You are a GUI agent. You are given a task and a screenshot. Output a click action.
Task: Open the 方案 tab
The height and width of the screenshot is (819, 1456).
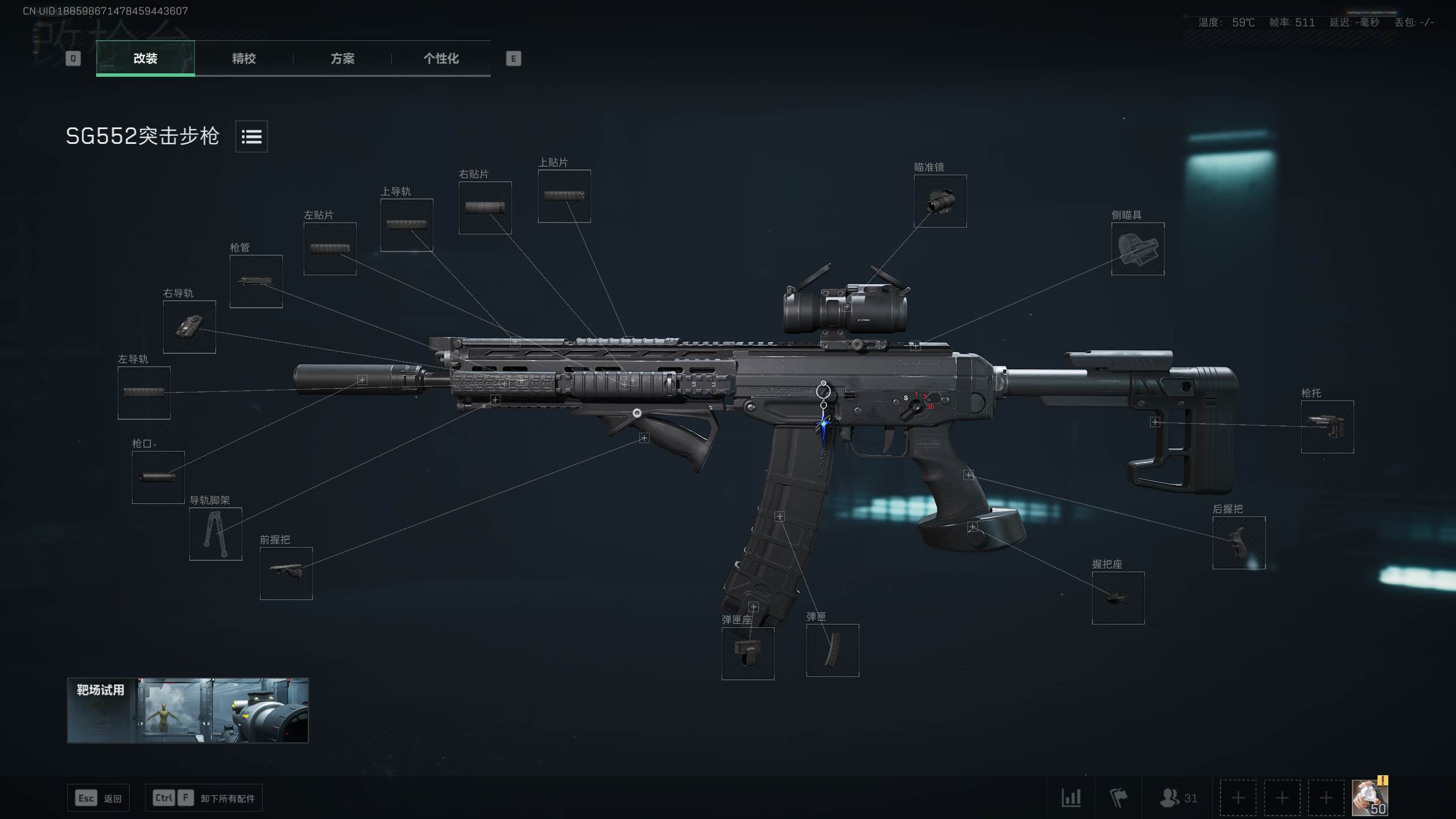342,58
